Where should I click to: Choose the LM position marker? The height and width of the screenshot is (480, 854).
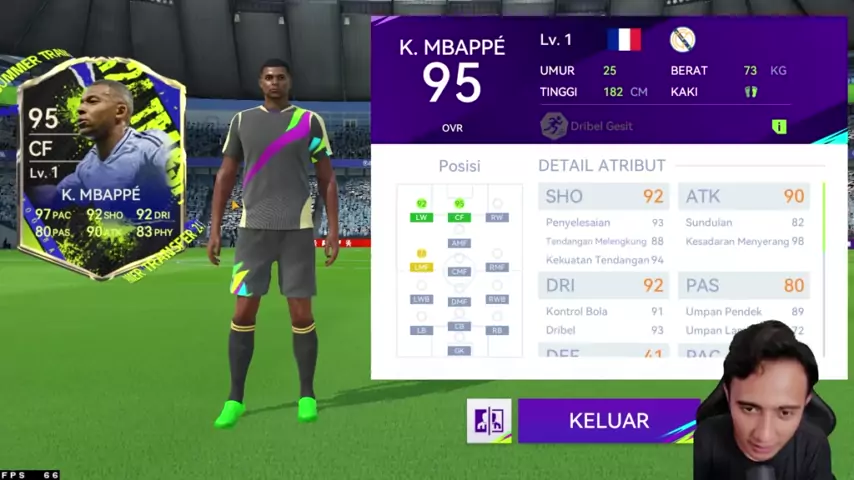[x=421, y=266]
